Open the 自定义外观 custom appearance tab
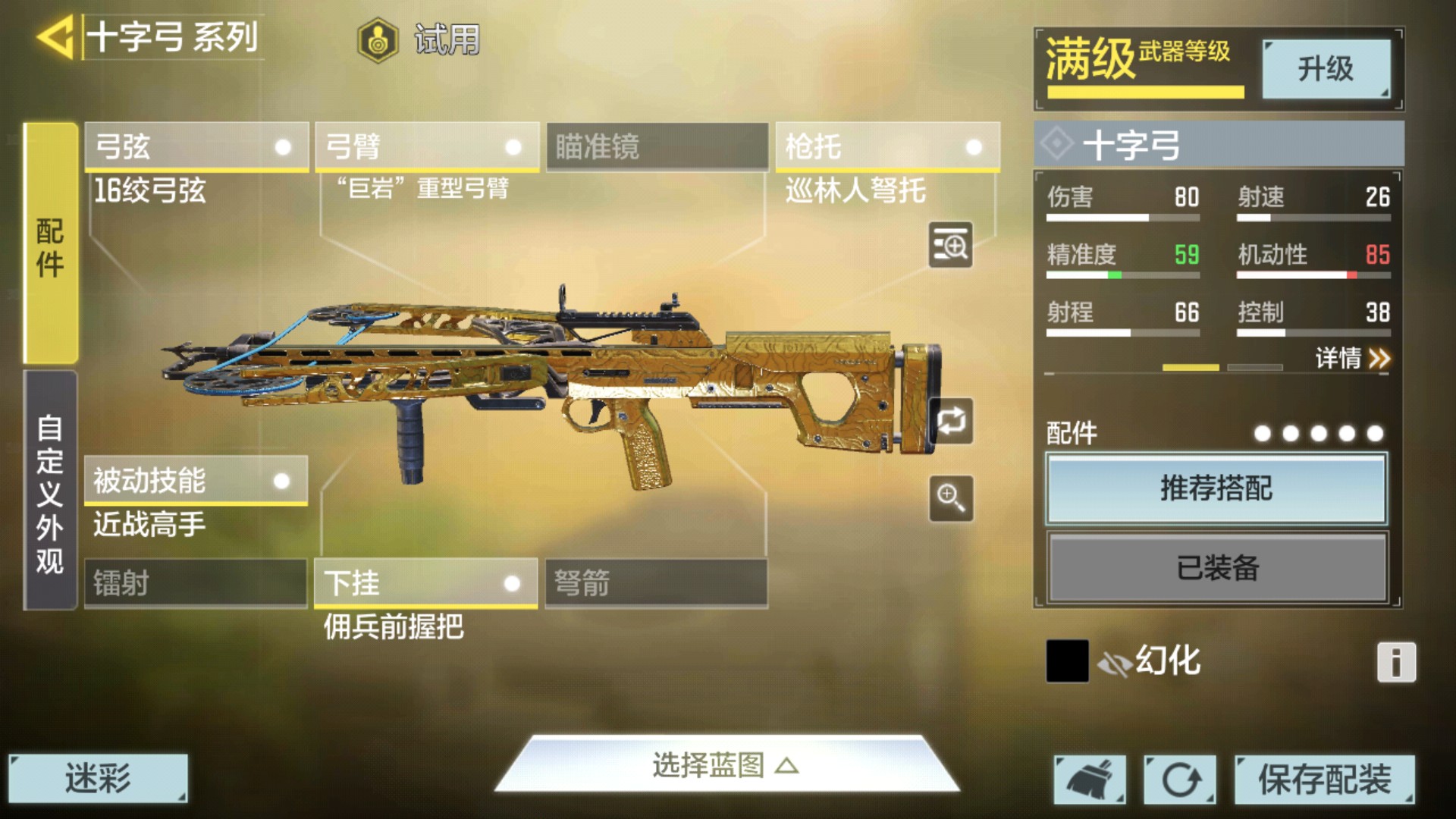Viewport: 1456px width, 819px height. tap(51, 491)
